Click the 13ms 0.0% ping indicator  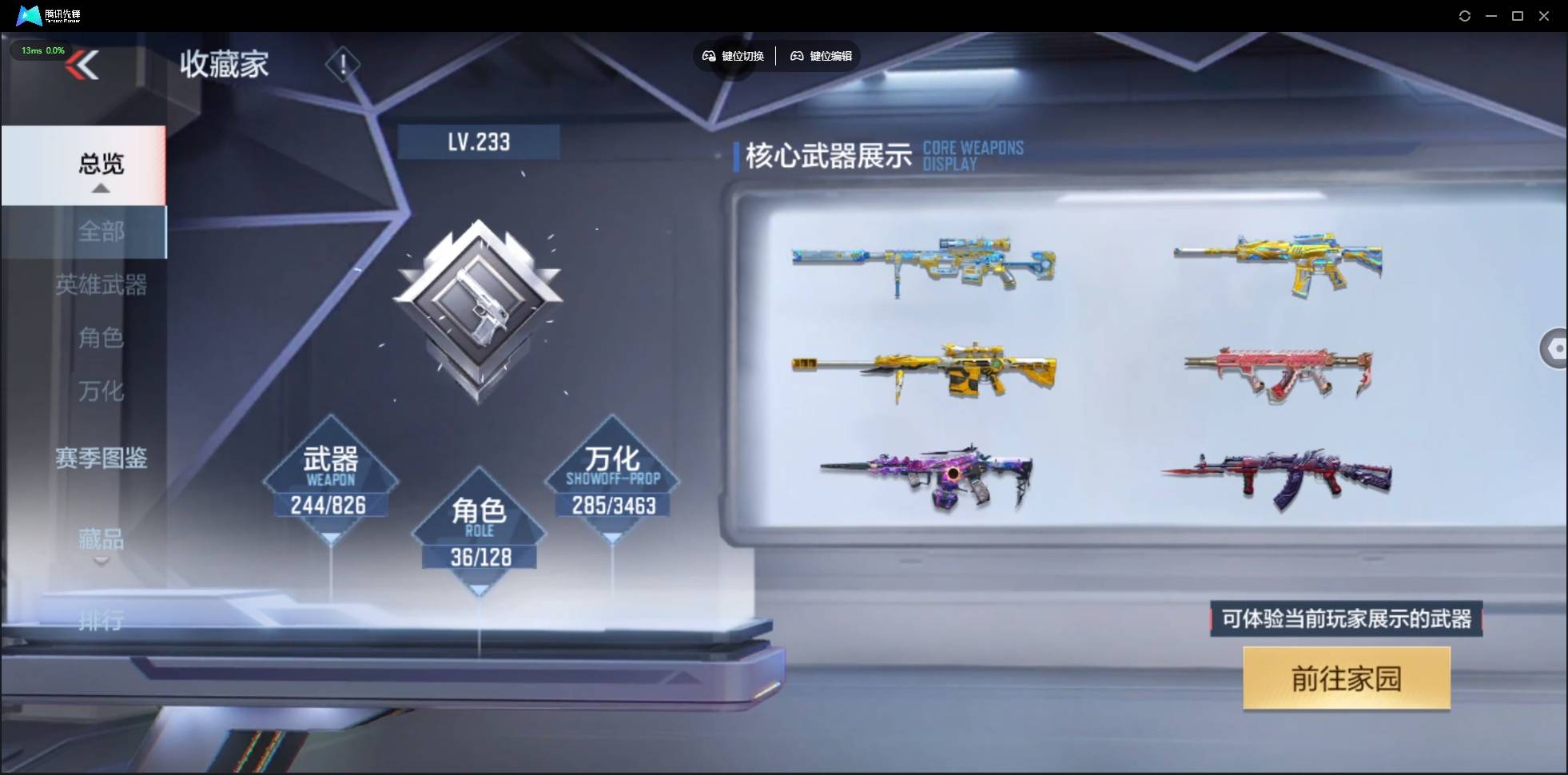(x=42, y=50)
